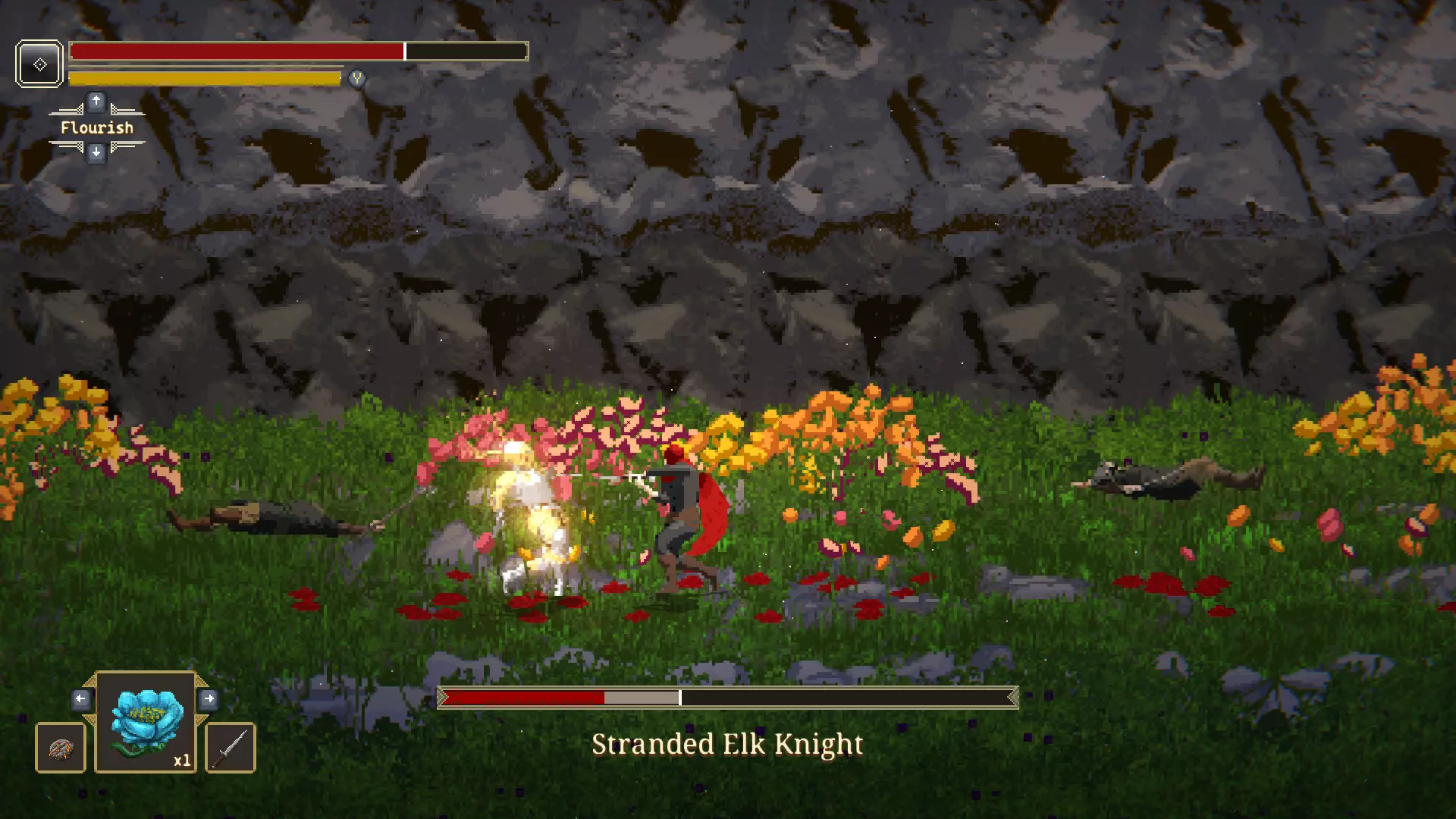Click the Flourish stance label
Viewport: 1456px width, 819px height.
coord(96,127)
